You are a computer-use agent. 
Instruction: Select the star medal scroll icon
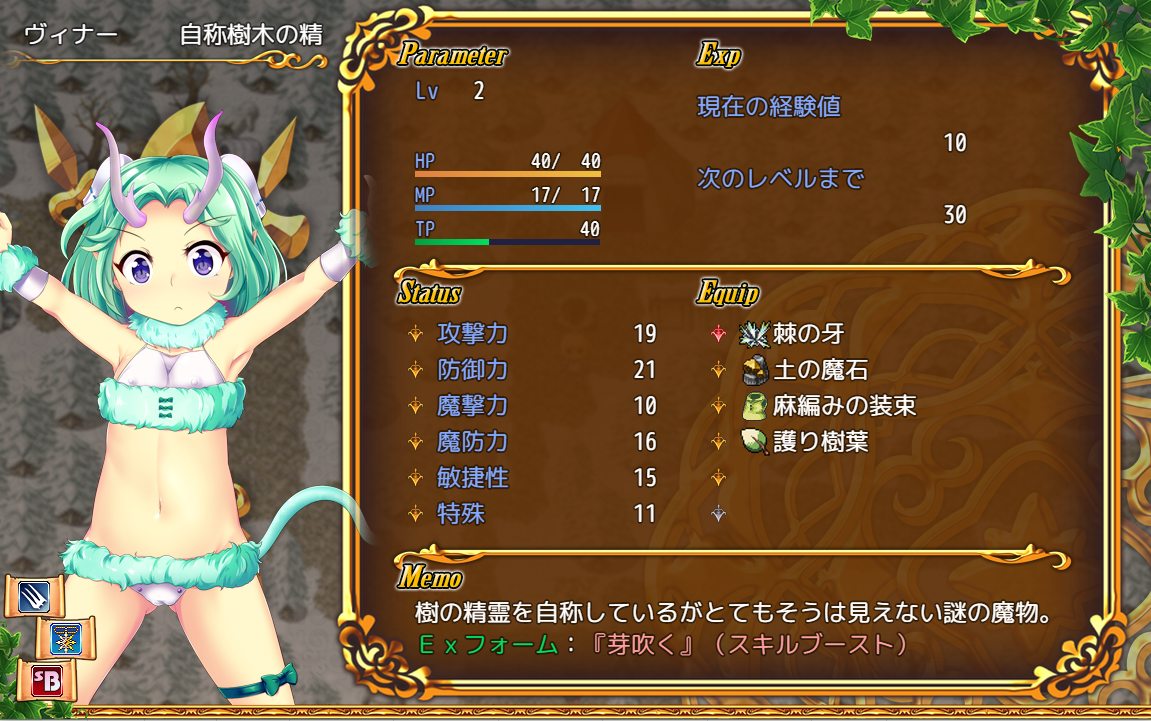tap(65, 639)
